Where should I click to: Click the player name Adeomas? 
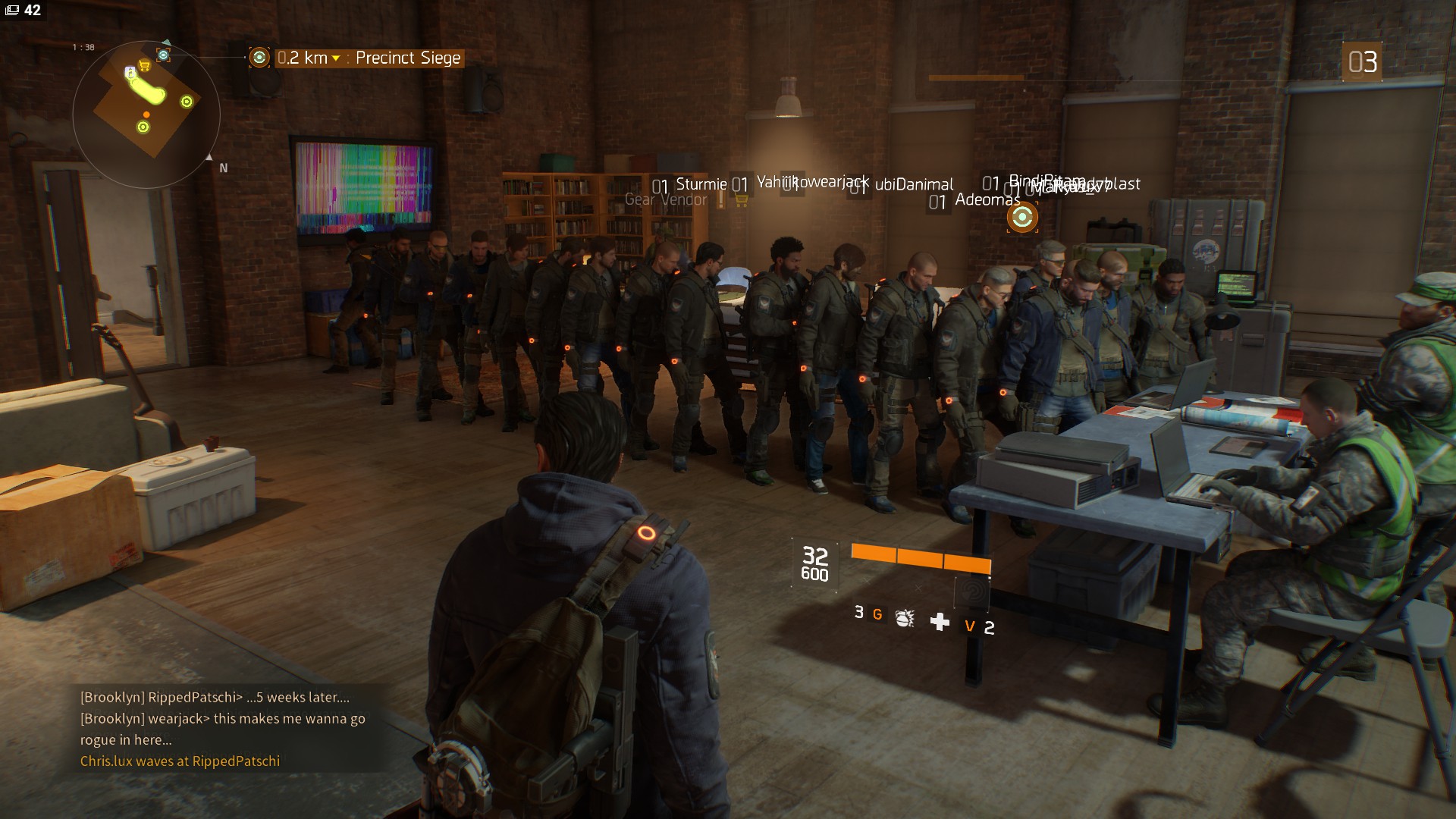point(987,199)
